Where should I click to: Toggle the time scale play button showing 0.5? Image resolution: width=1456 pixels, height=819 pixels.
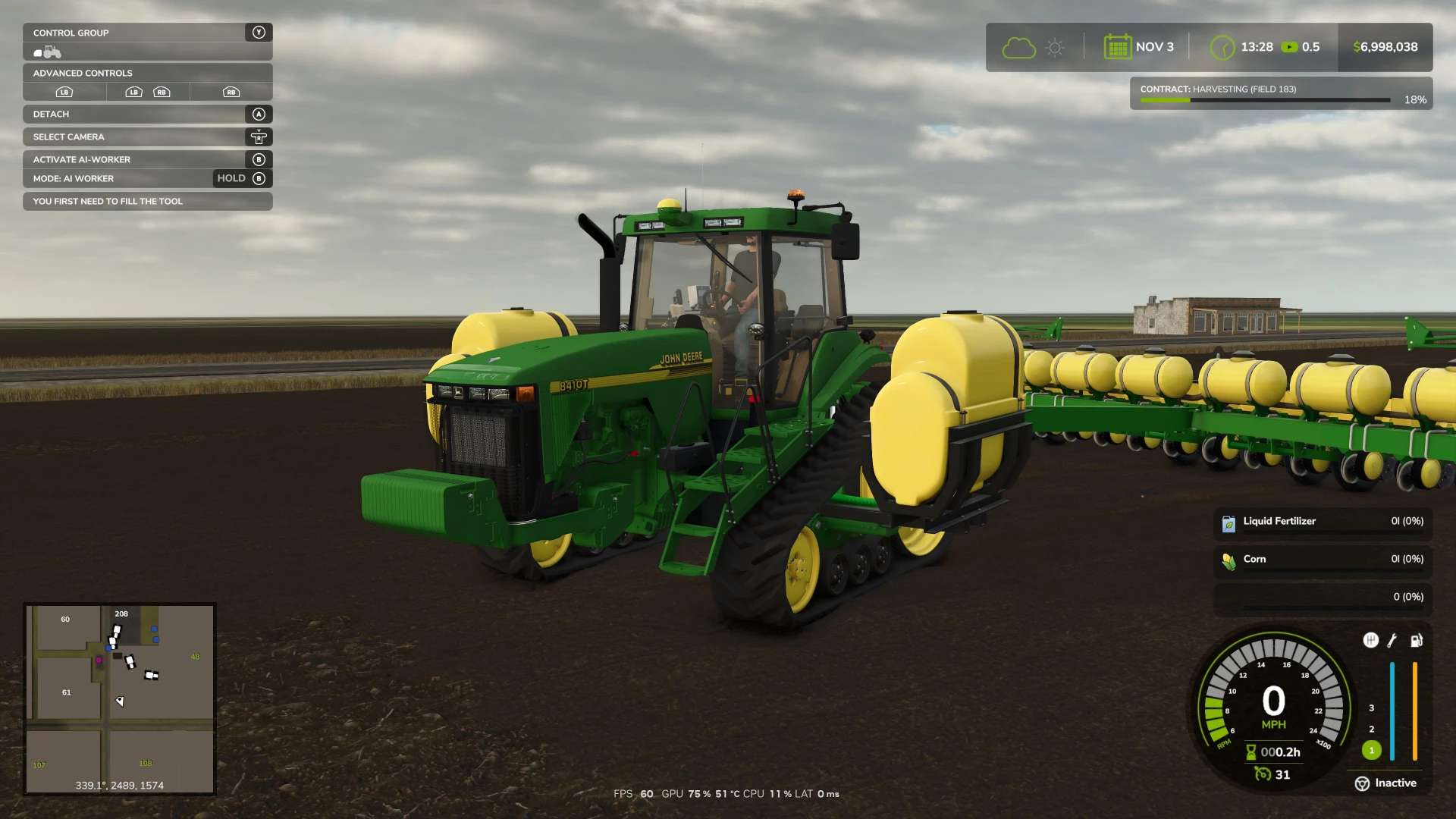(1289, 47)
